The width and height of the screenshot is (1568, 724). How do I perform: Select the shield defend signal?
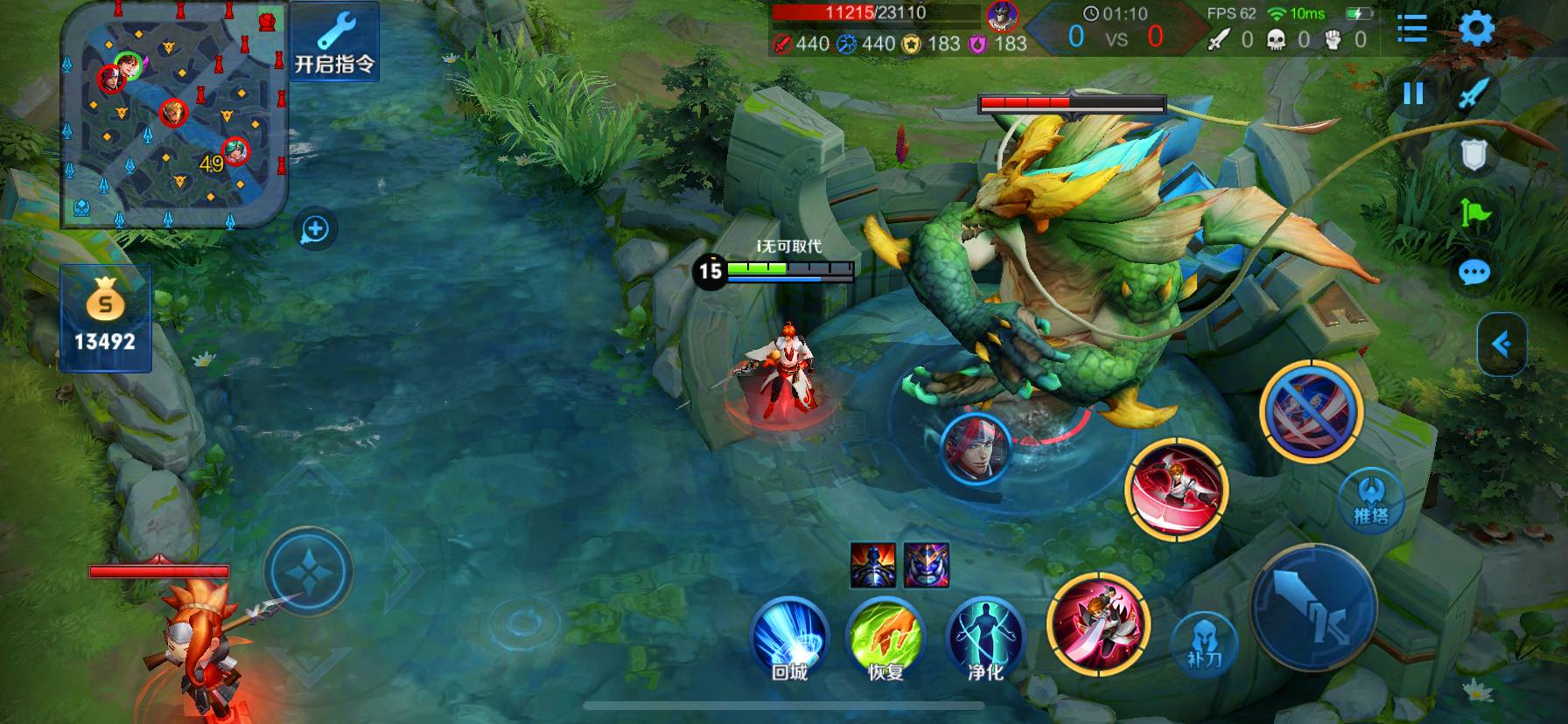pyautogui.click(x=1474, y=156)
